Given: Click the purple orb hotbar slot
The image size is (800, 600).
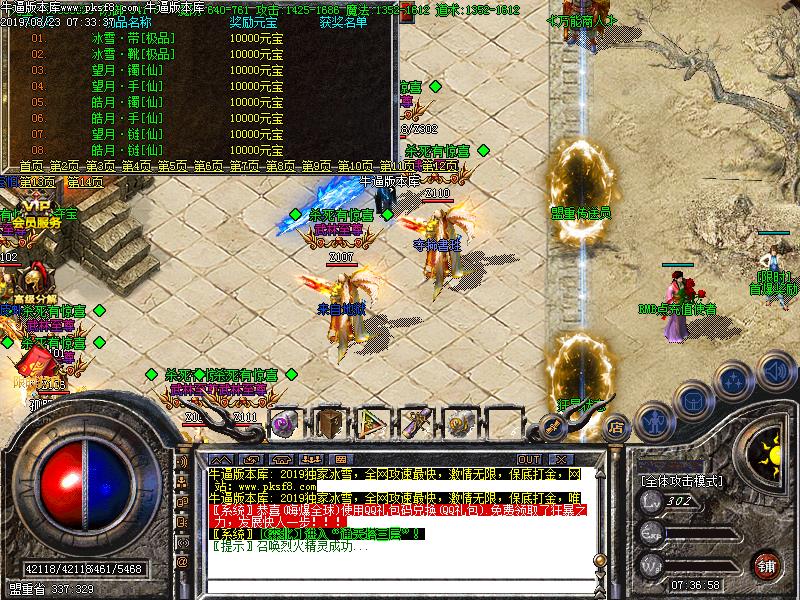Looking at the screenshot, I should point(283,421).
